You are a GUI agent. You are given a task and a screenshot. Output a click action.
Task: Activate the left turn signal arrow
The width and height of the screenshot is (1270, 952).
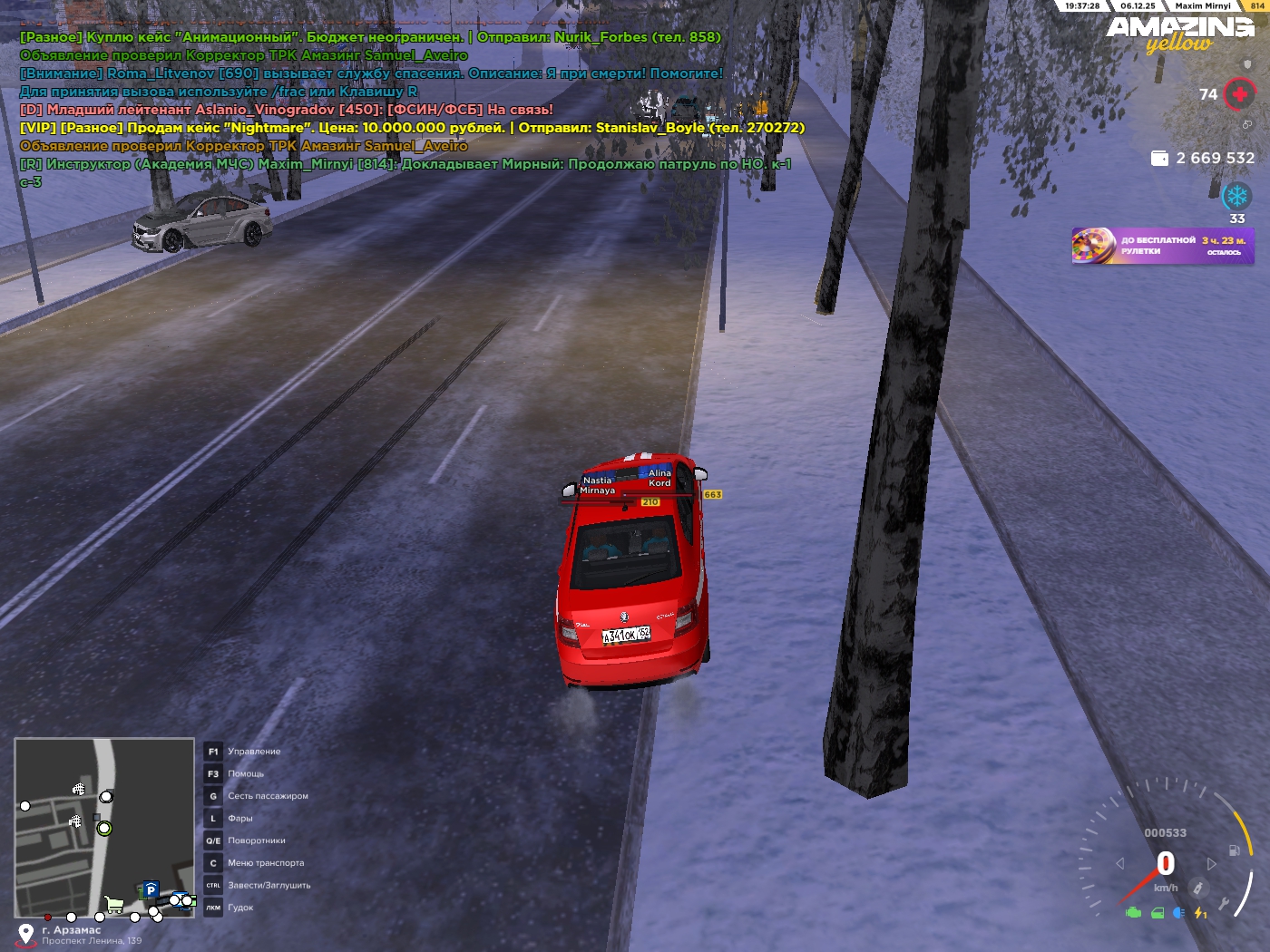pyautogui.click(x=1120, y=863)
